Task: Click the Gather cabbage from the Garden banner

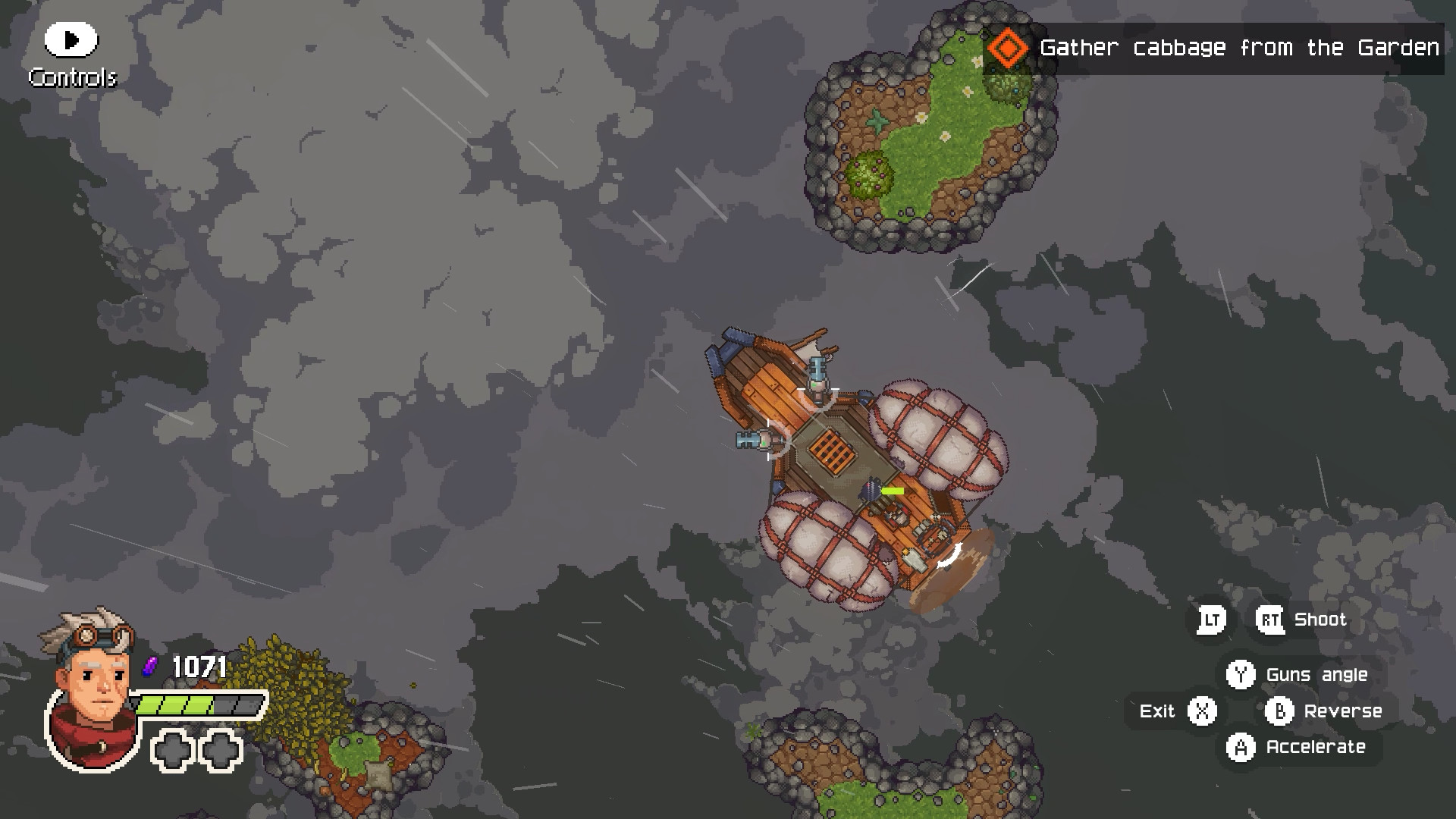Action: (x=1240, y=48)
